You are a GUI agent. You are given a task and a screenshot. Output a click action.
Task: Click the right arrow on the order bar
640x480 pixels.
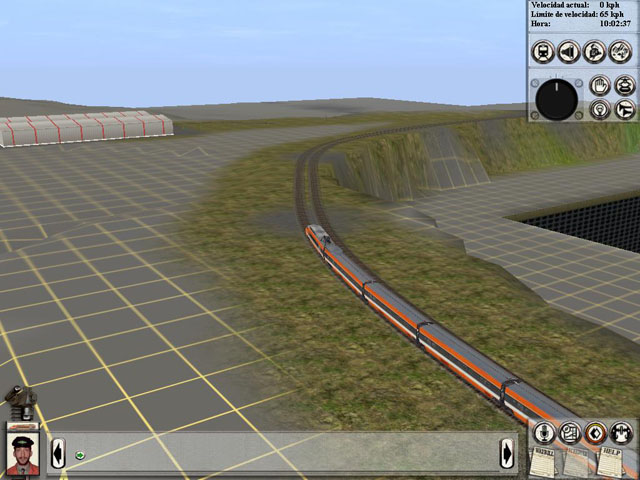509,454
